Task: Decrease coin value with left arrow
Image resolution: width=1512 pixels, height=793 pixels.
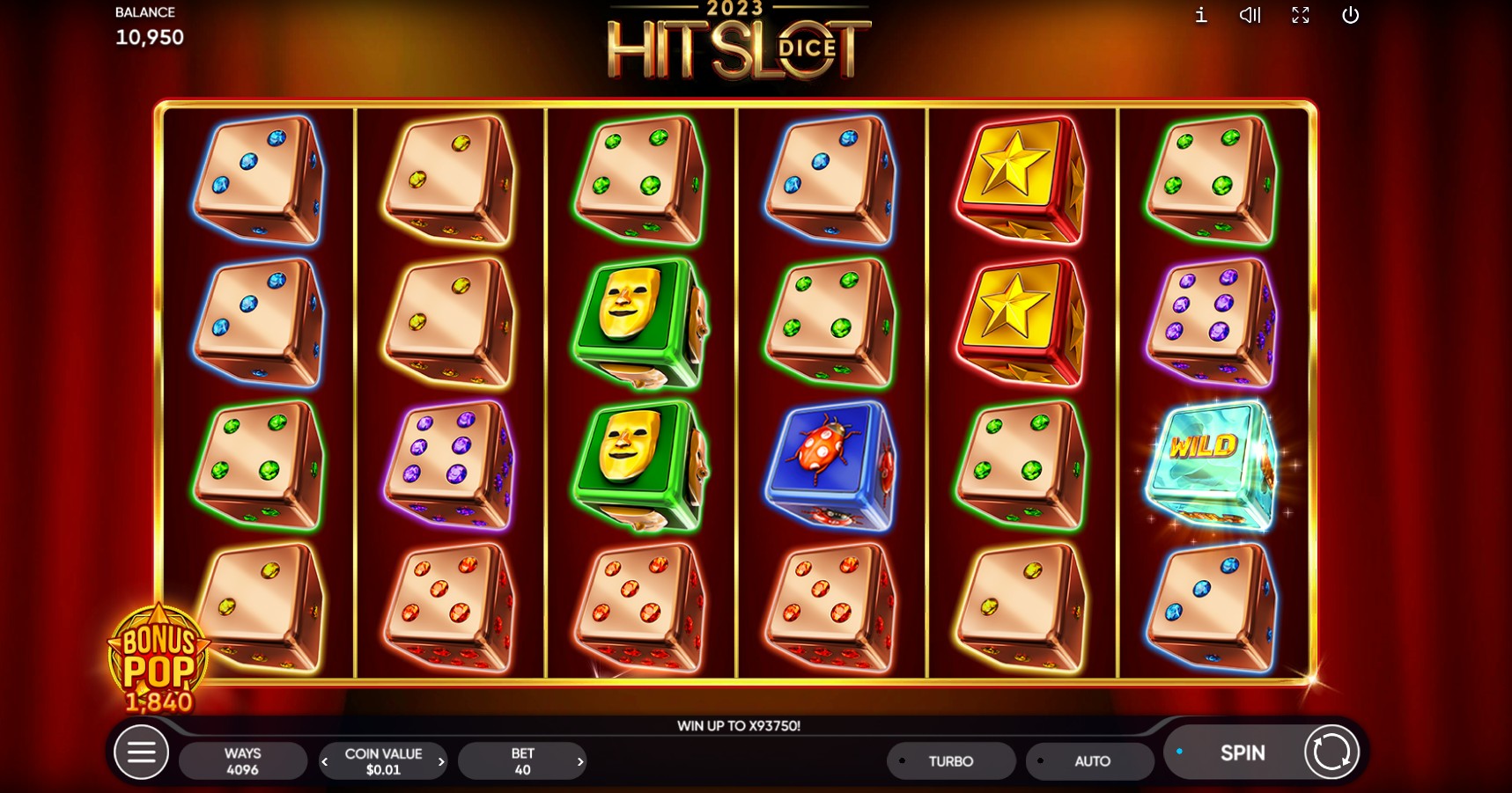Action: click(323, 760)
